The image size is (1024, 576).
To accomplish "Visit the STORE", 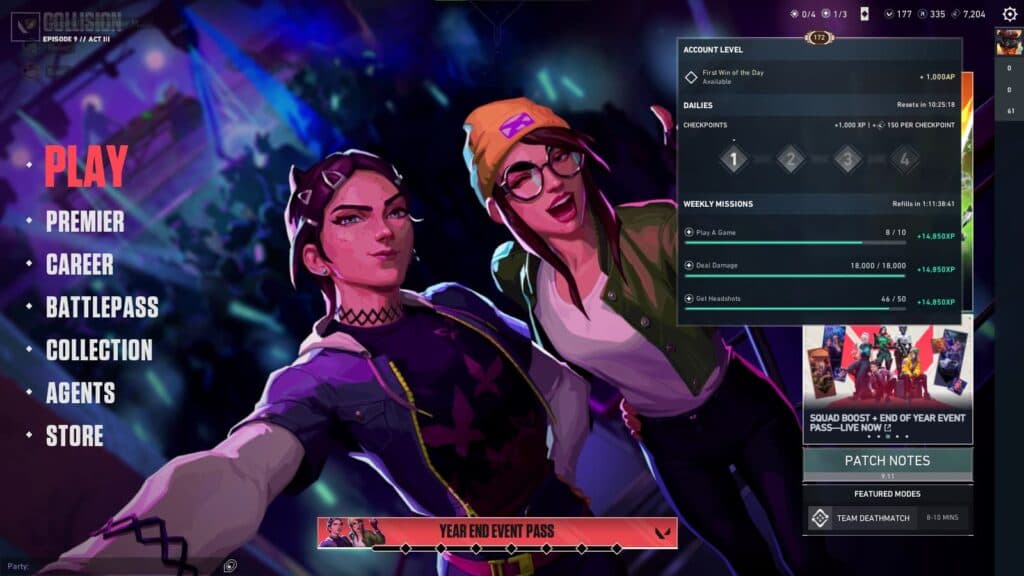I will [74, 436].
